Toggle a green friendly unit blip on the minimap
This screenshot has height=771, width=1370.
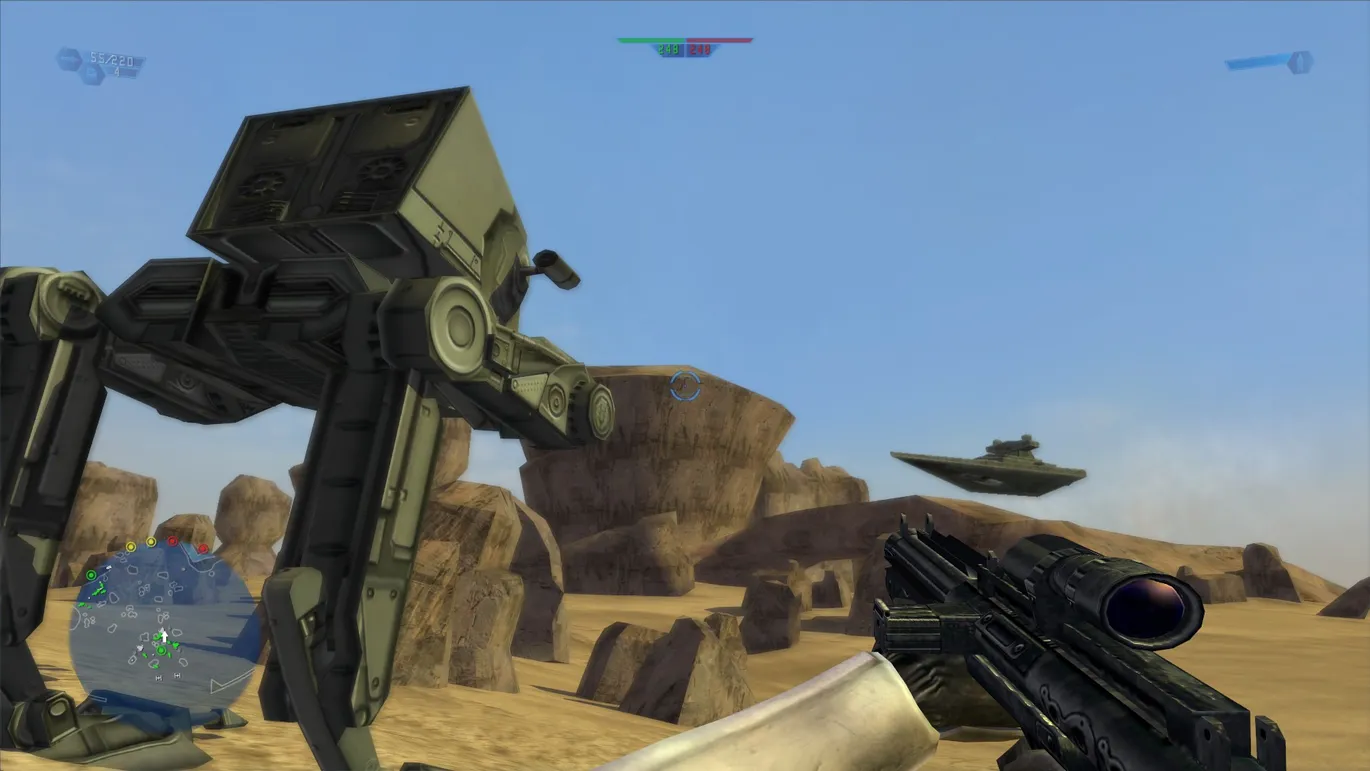point(101,589)
